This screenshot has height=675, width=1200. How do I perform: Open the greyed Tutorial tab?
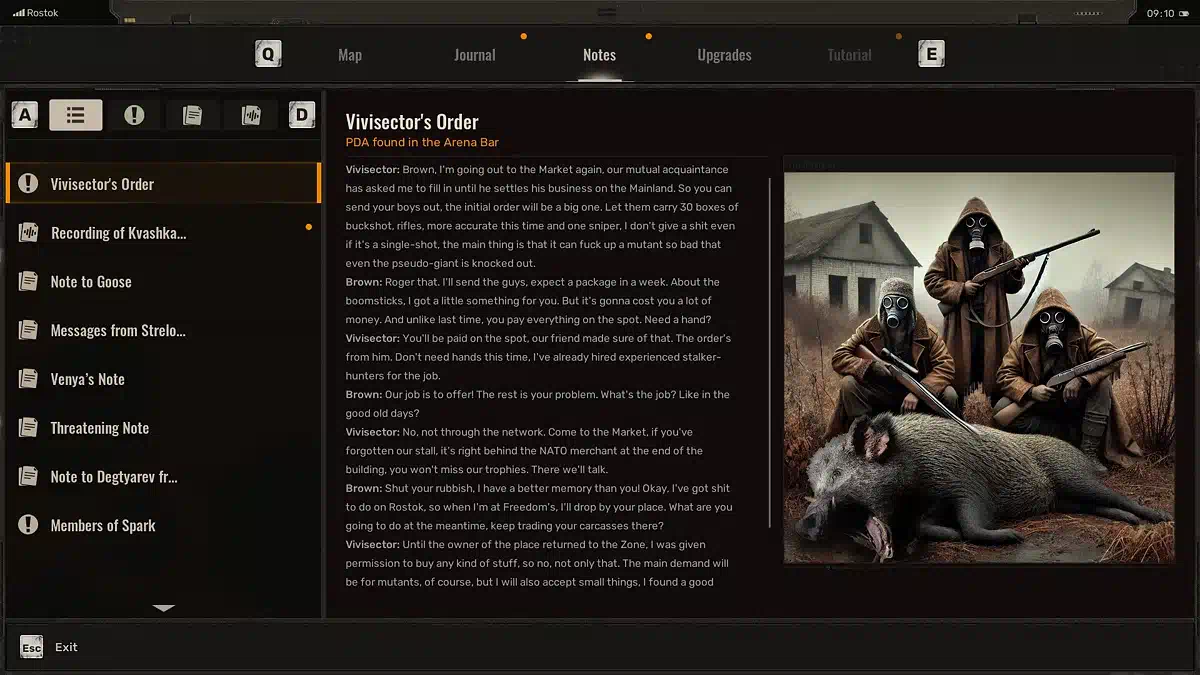pyautogui.click(x=849, y=55)
